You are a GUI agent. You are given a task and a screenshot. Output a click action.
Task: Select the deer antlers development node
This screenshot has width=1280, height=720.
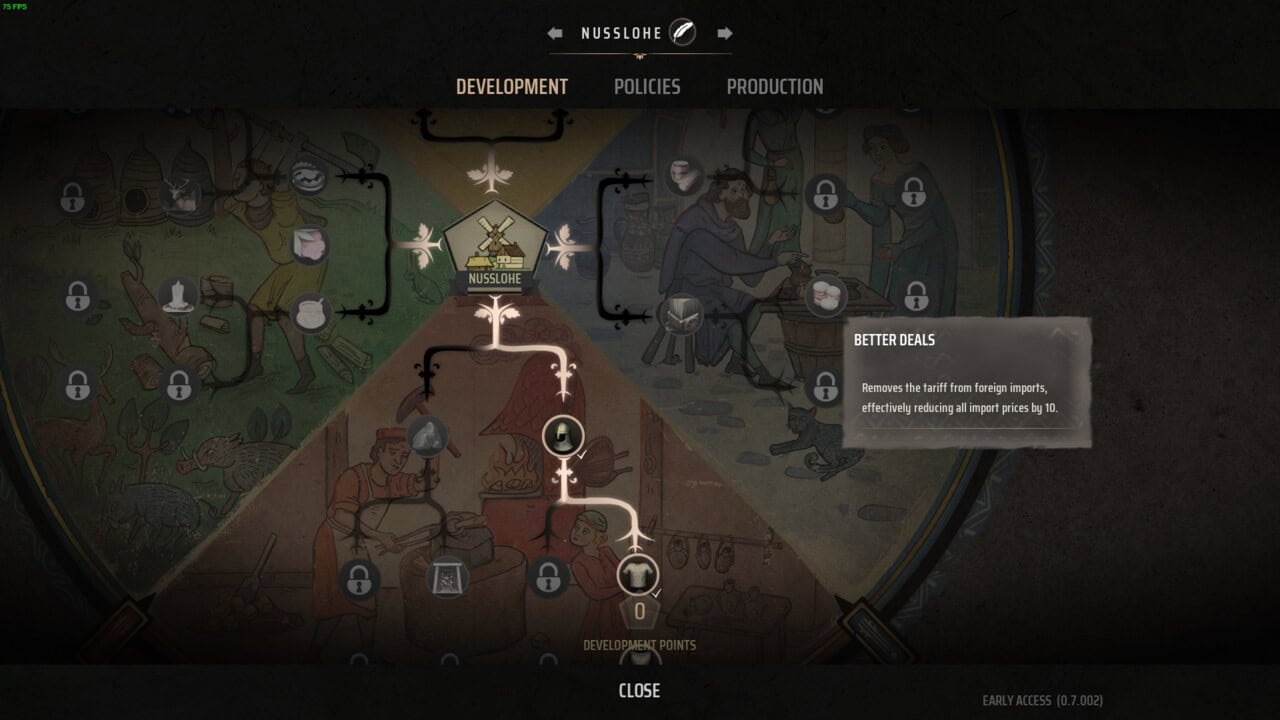[x=181, y=194]
